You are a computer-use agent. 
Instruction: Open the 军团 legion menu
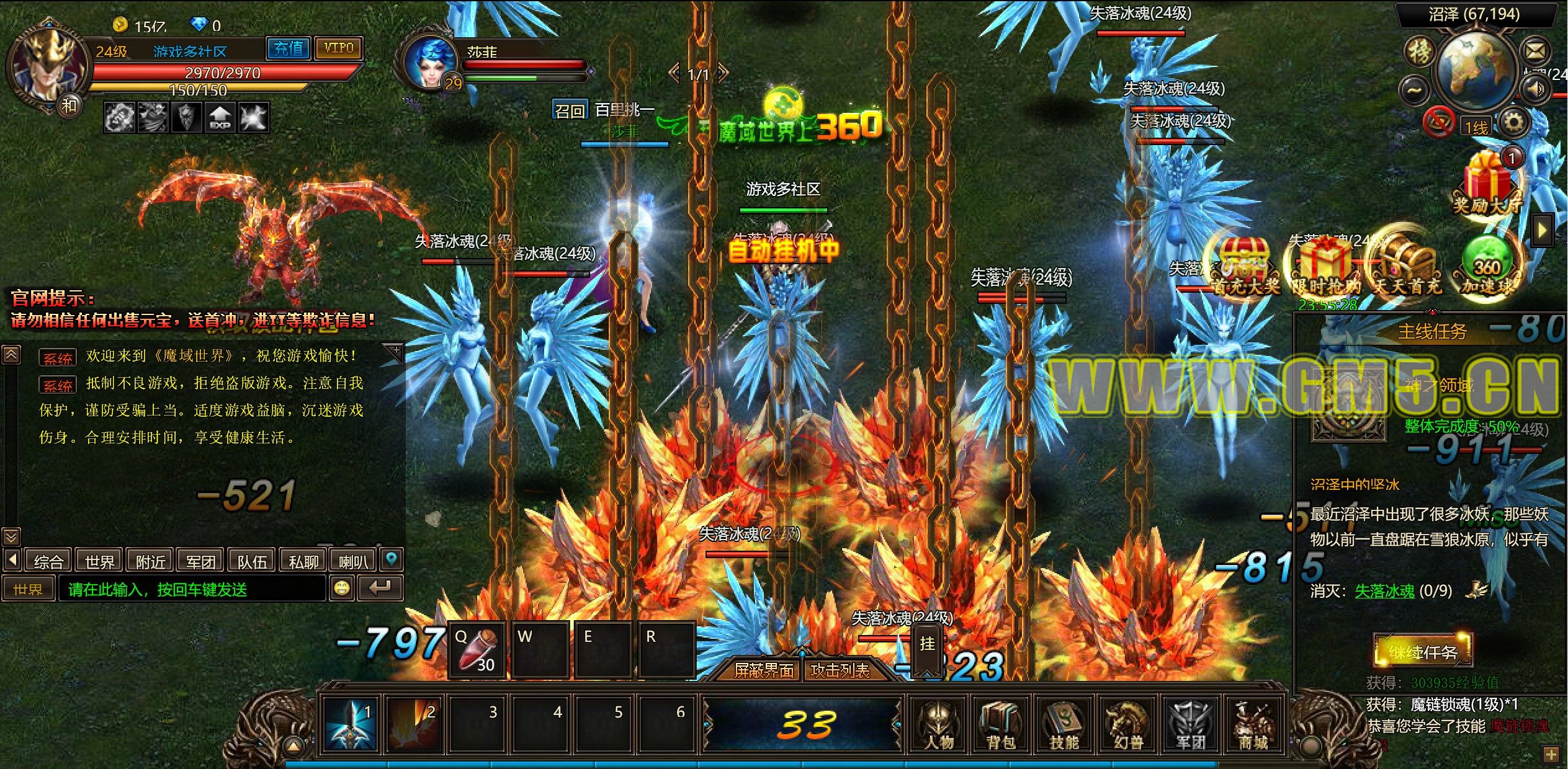[1191, 724]
